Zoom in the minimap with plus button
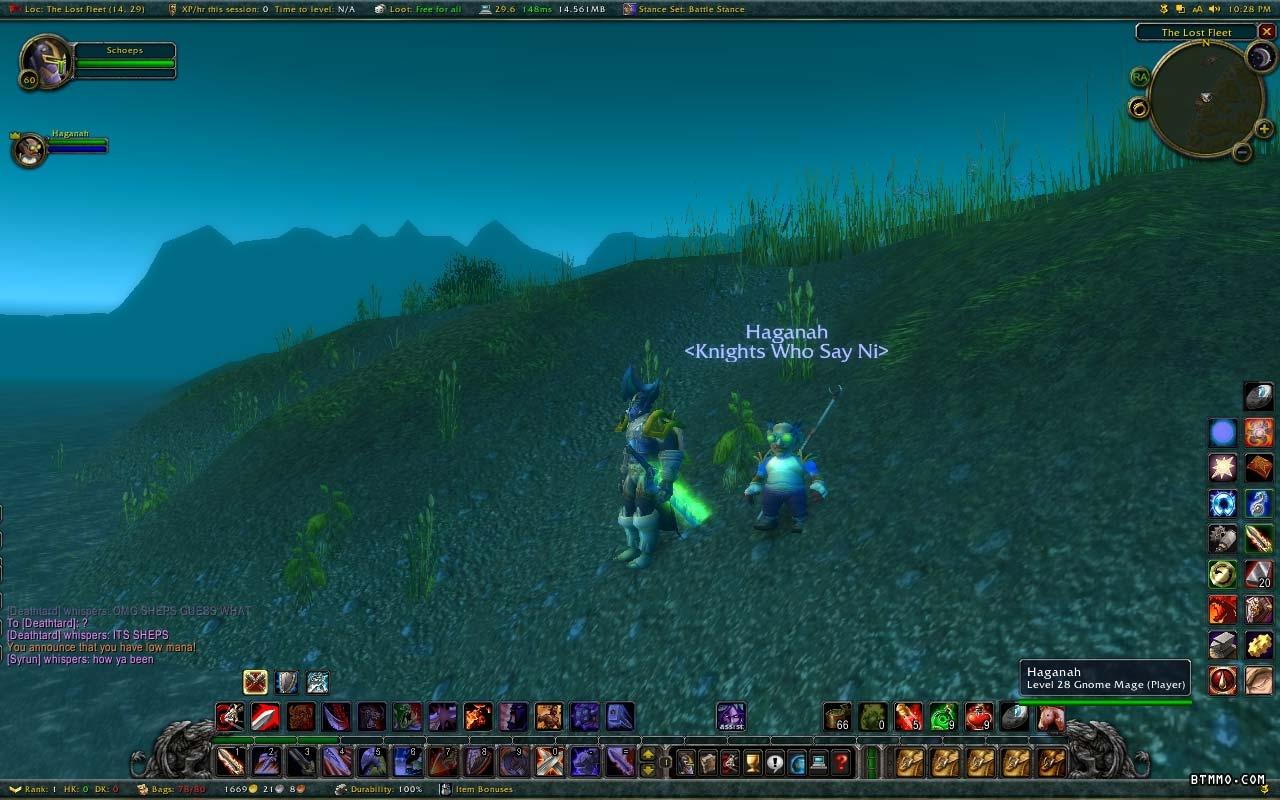The width and height of the screenshot is (1280, 800). pos(1264,130)
